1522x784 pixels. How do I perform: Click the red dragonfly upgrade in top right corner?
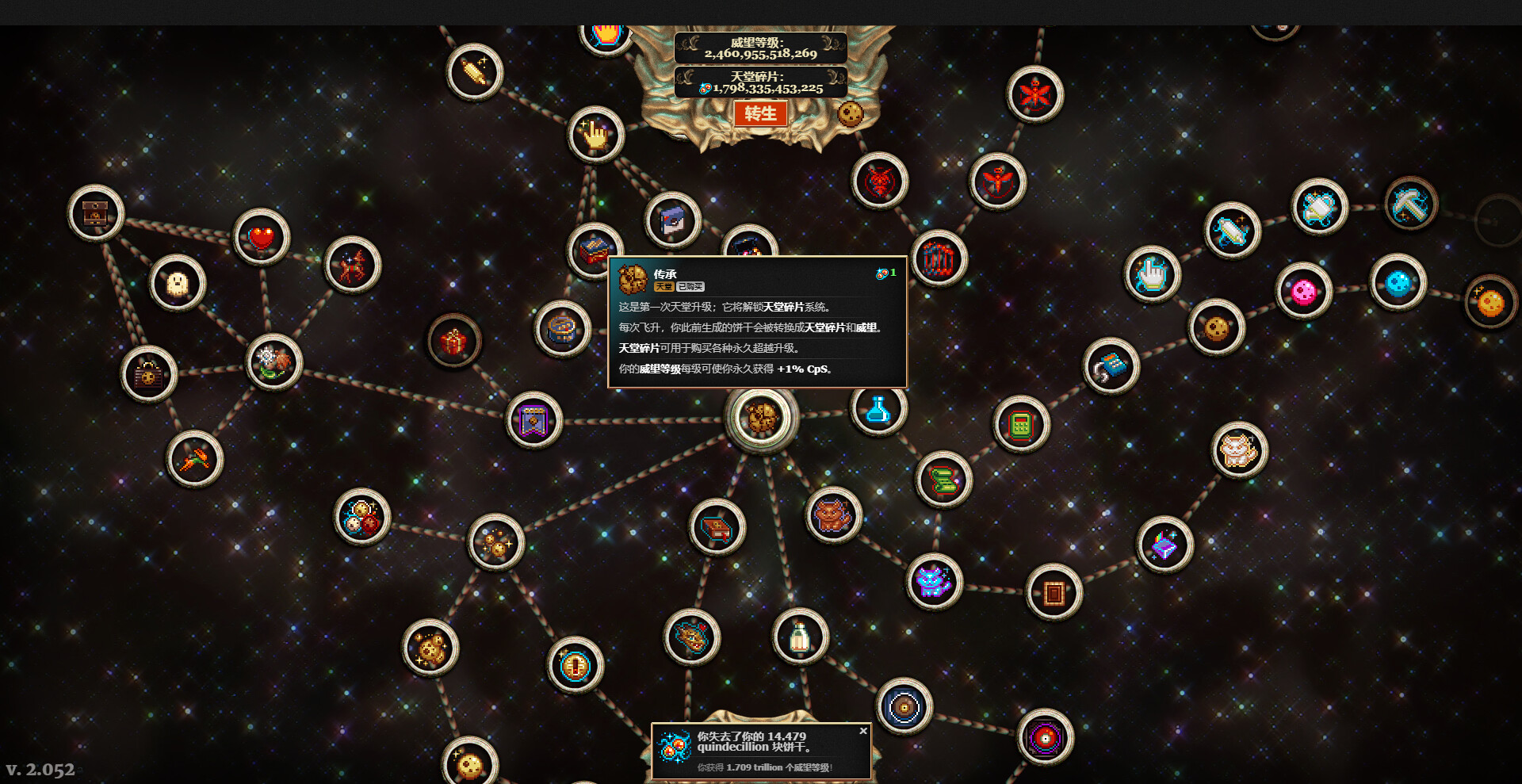[1034, 94]
